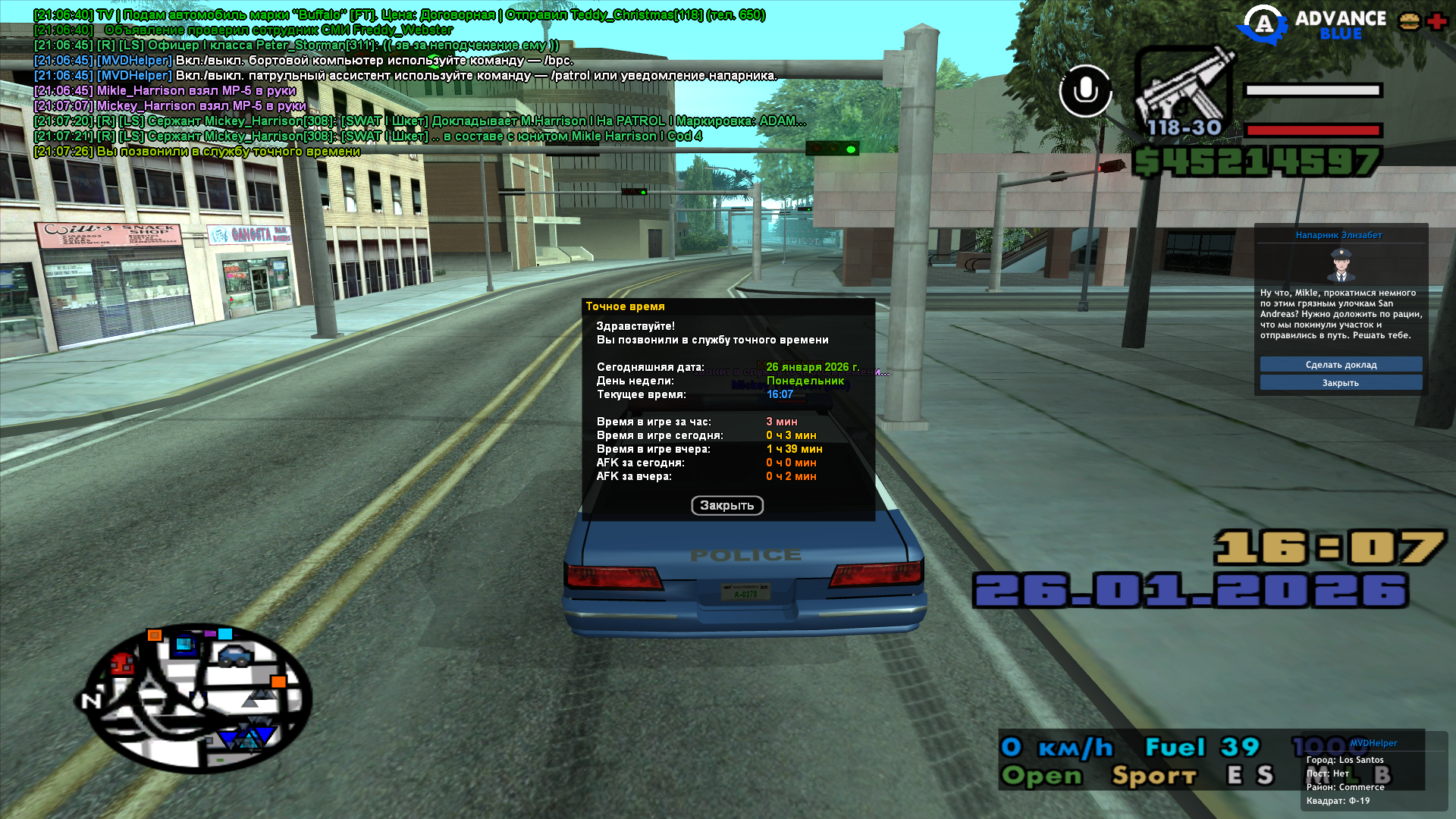Click the red medical cross icon

point(1436,21)
